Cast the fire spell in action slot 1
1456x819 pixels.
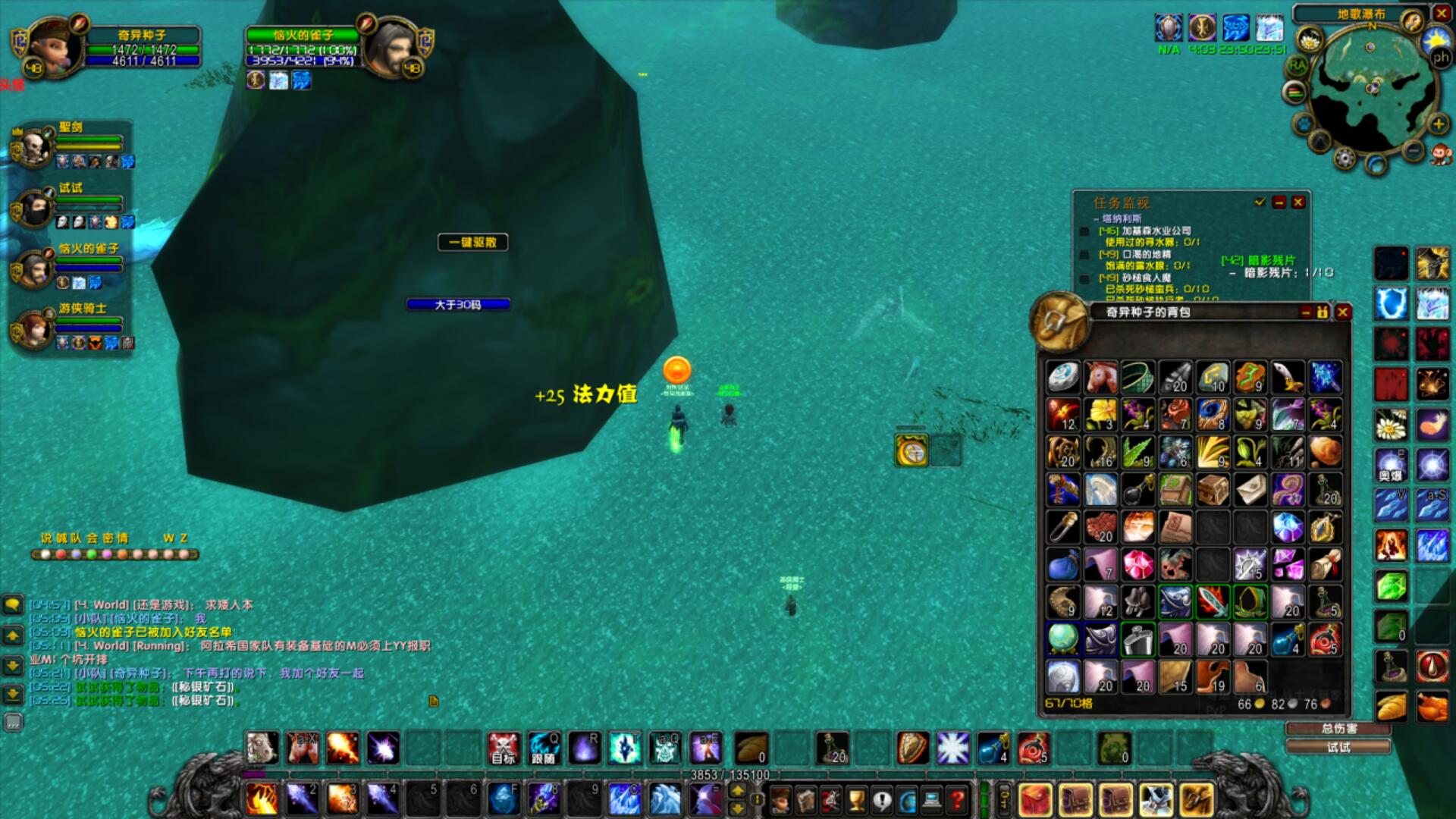point(262,799)
